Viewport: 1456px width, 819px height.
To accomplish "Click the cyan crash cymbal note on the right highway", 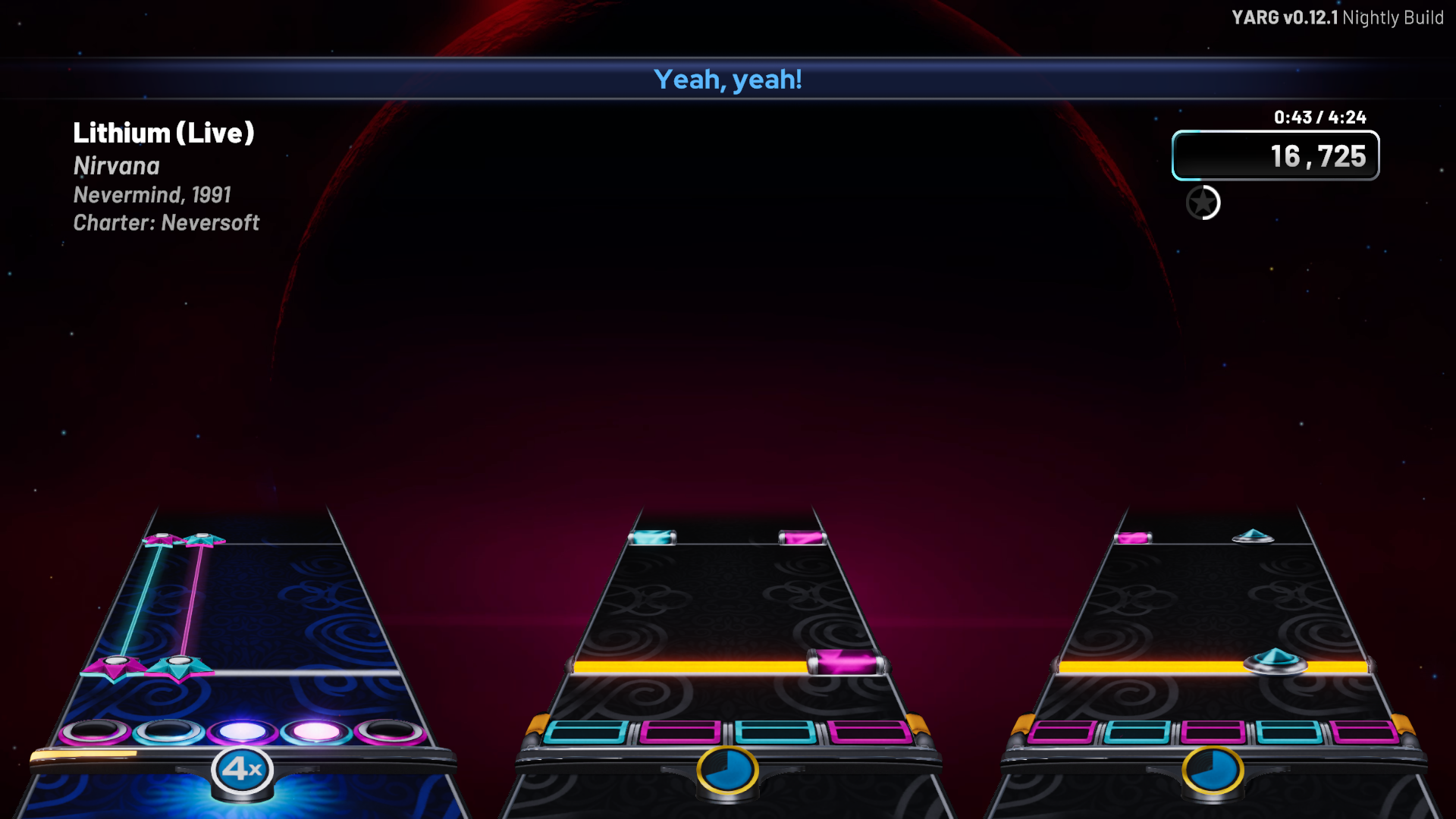I will pyautogui.click(x=1274, y=662).
